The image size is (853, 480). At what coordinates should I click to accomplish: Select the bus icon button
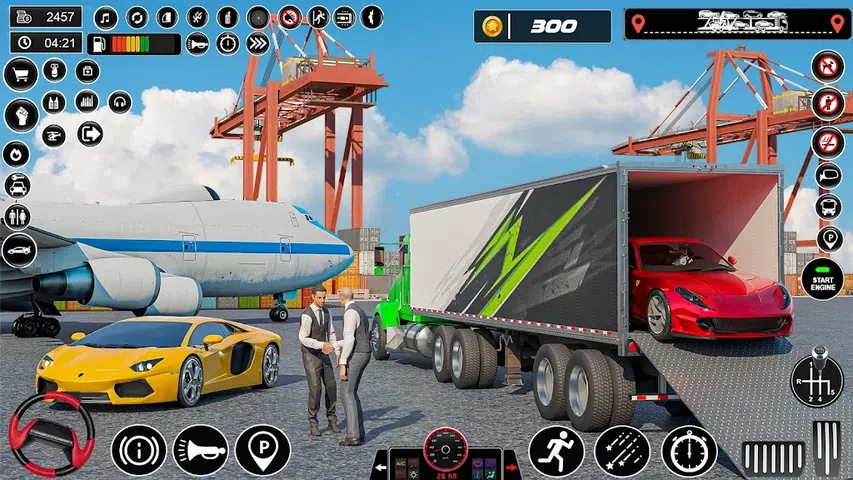tap(828, 206)
